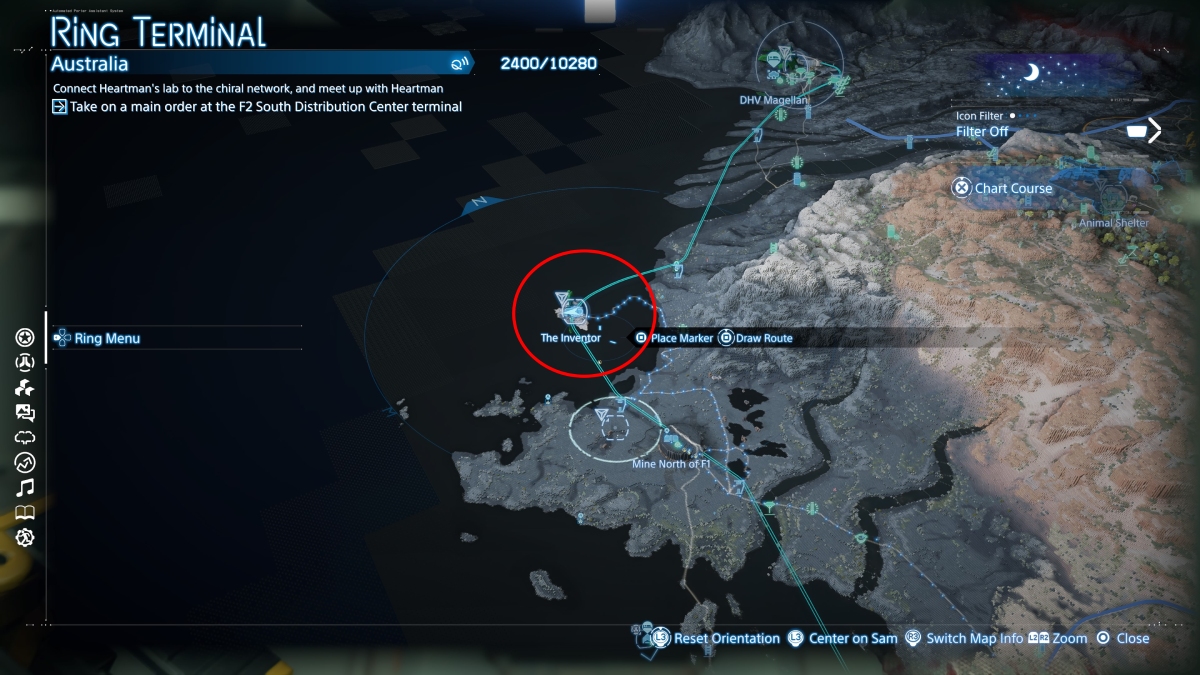Open the chart graph sidebar icon
This screenshot has height=675, width=1200.
[25, 462]
